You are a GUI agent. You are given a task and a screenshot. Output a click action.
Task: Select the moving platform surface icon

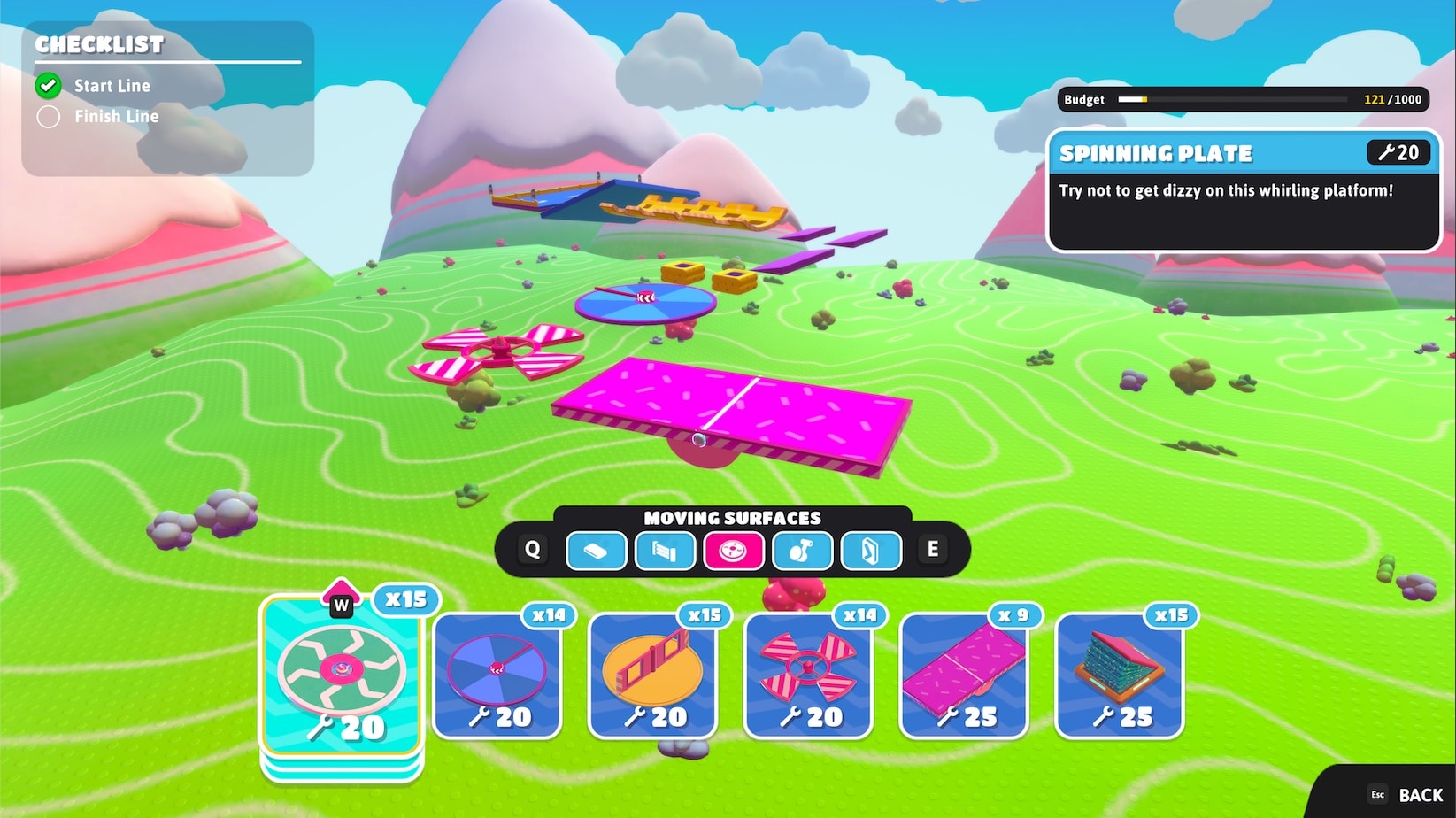[x=597, y=551]
